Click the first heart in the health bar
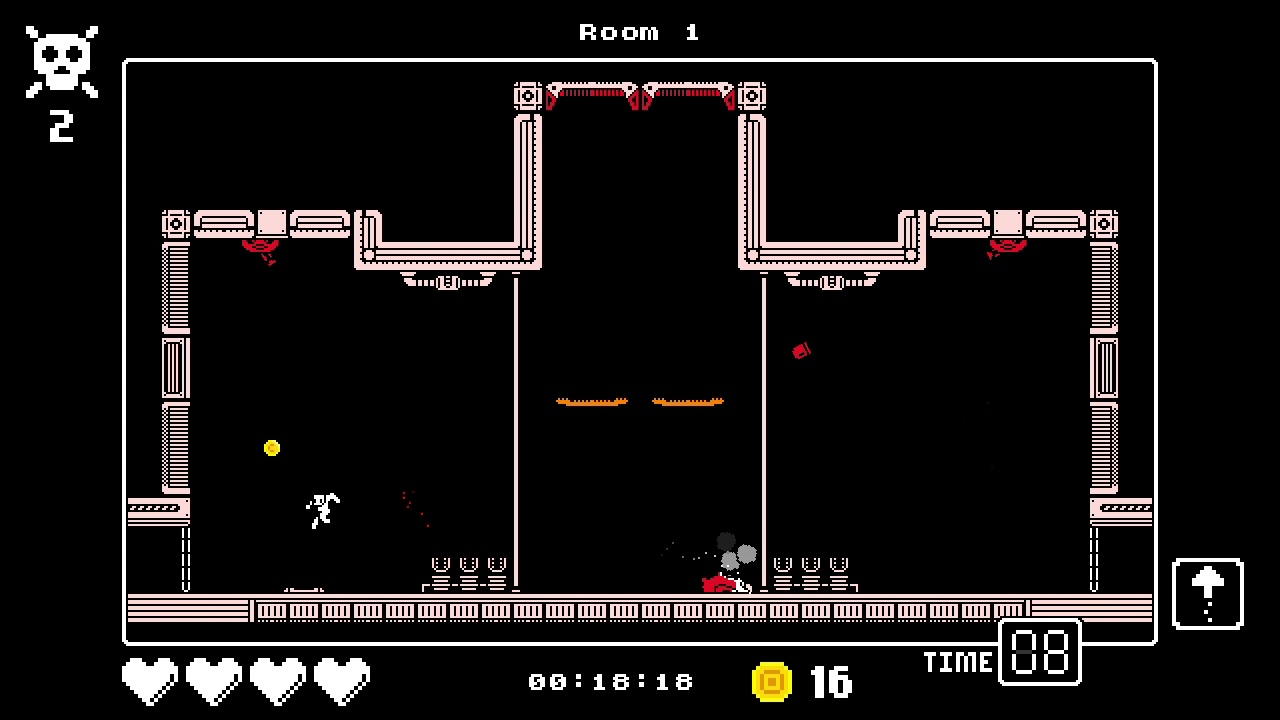This screenshot has width=1280, height=720. 149,679
